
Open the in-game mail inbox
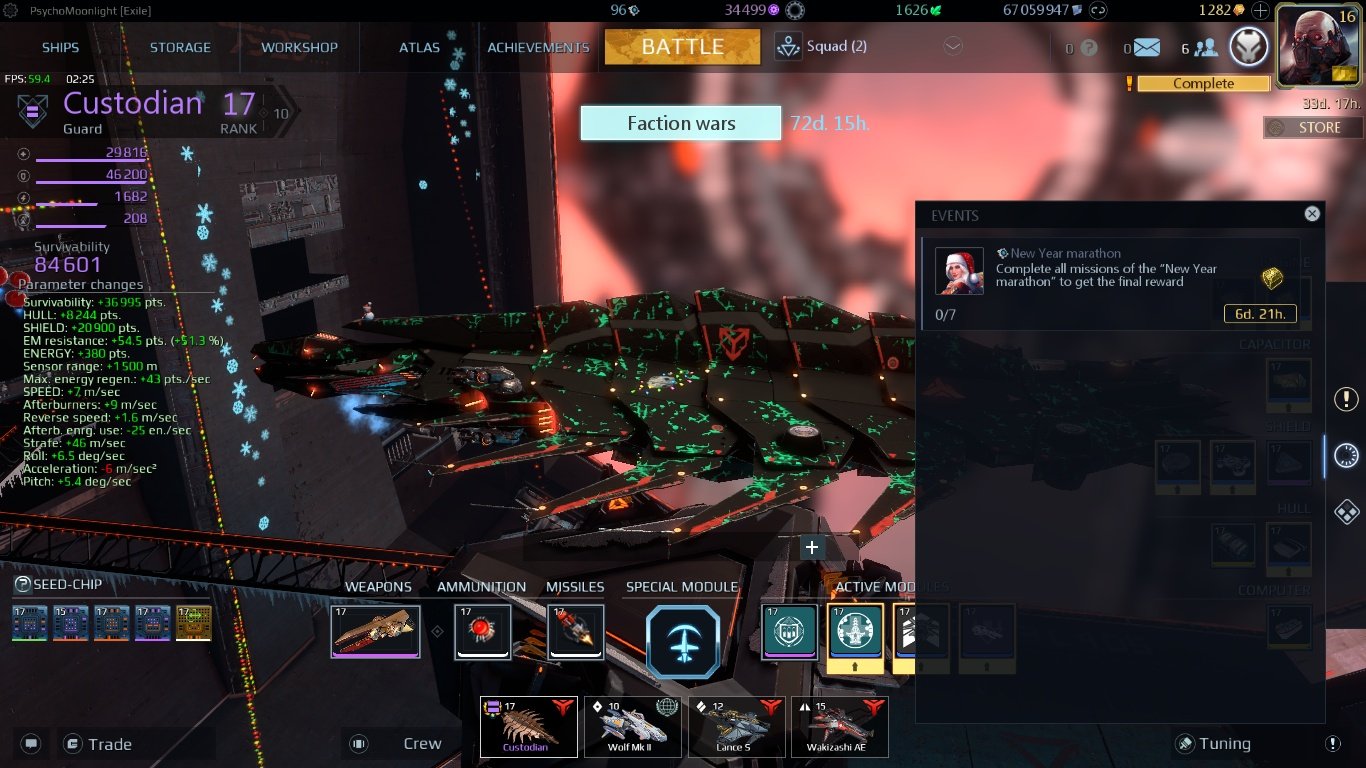(1146, 46)
